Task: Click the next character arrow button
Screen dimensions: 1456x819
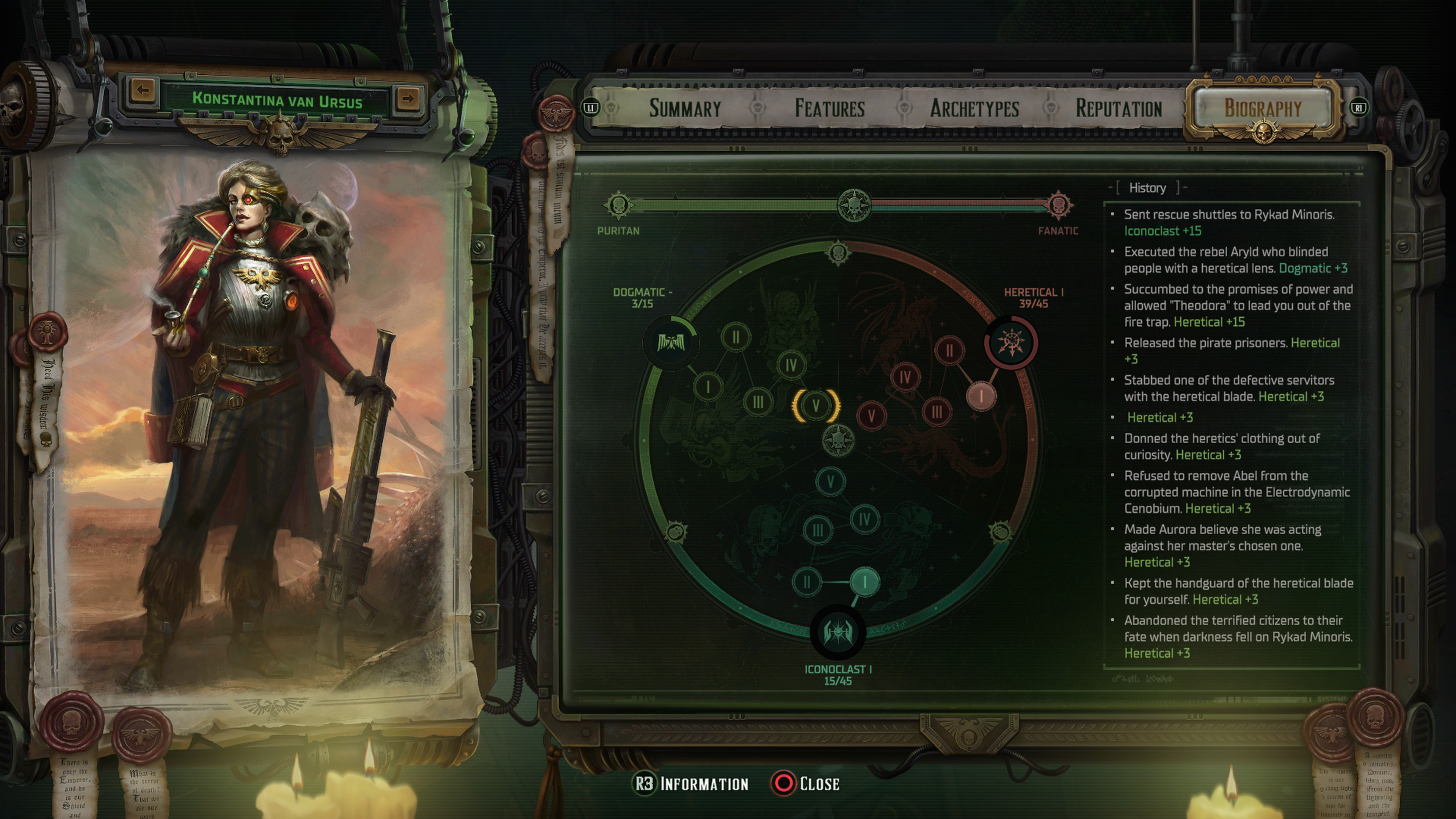Action: pyautogui.click(x=408, y=98)
